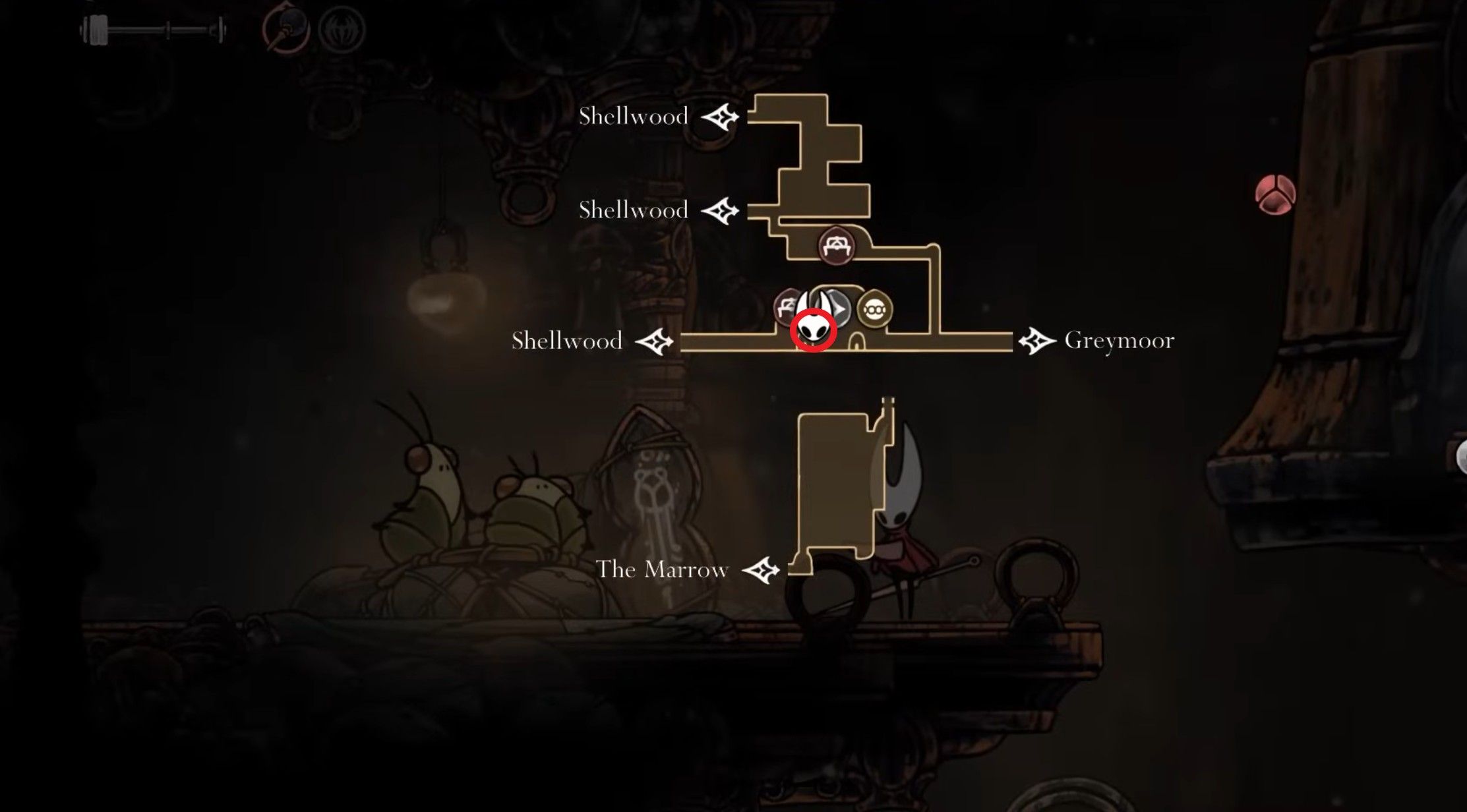This screenshot has width=1467, height=812.
Task: Toggle the upper Shellwood exit arrow visibility
Action: tap(721, 117)
